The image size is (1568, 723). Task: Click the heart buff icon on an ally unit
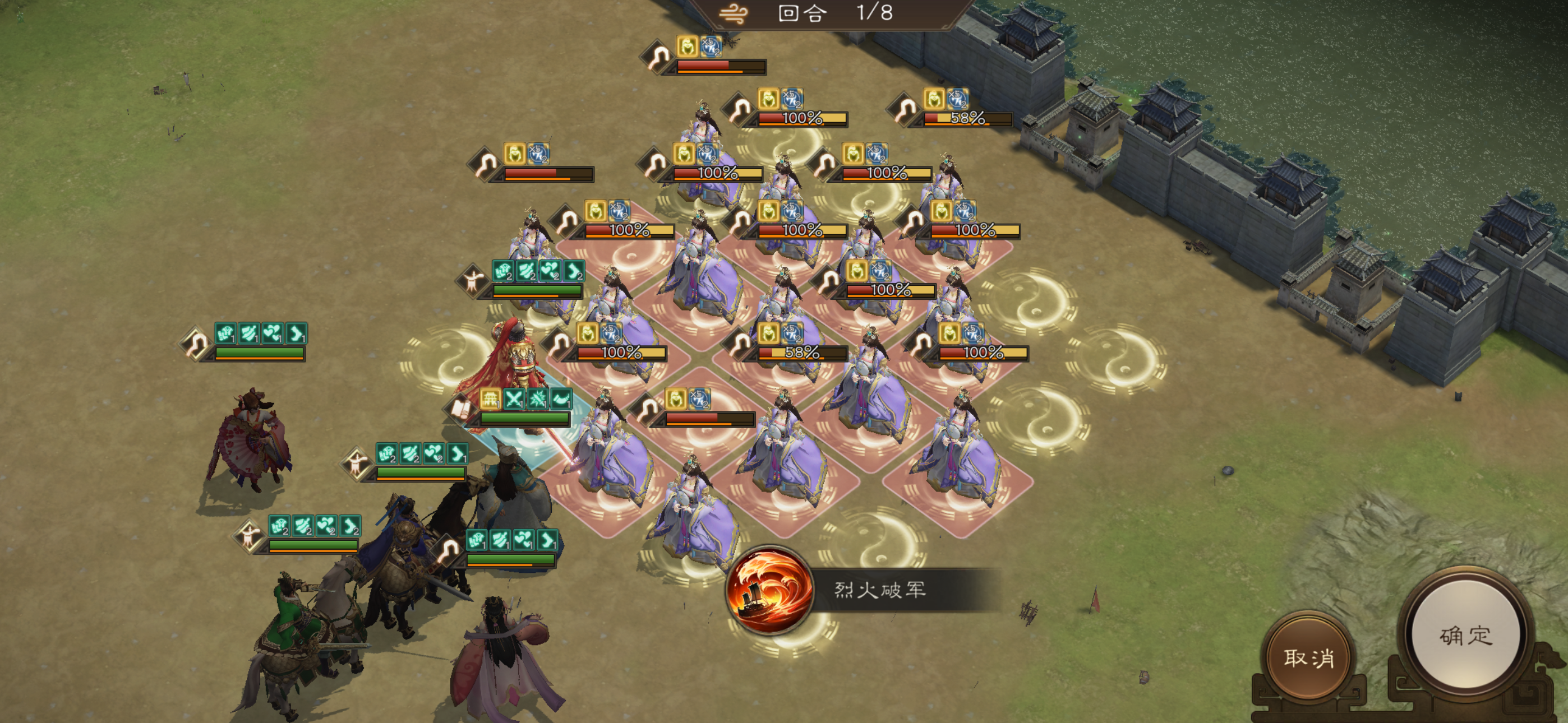[x=272, y=335]
